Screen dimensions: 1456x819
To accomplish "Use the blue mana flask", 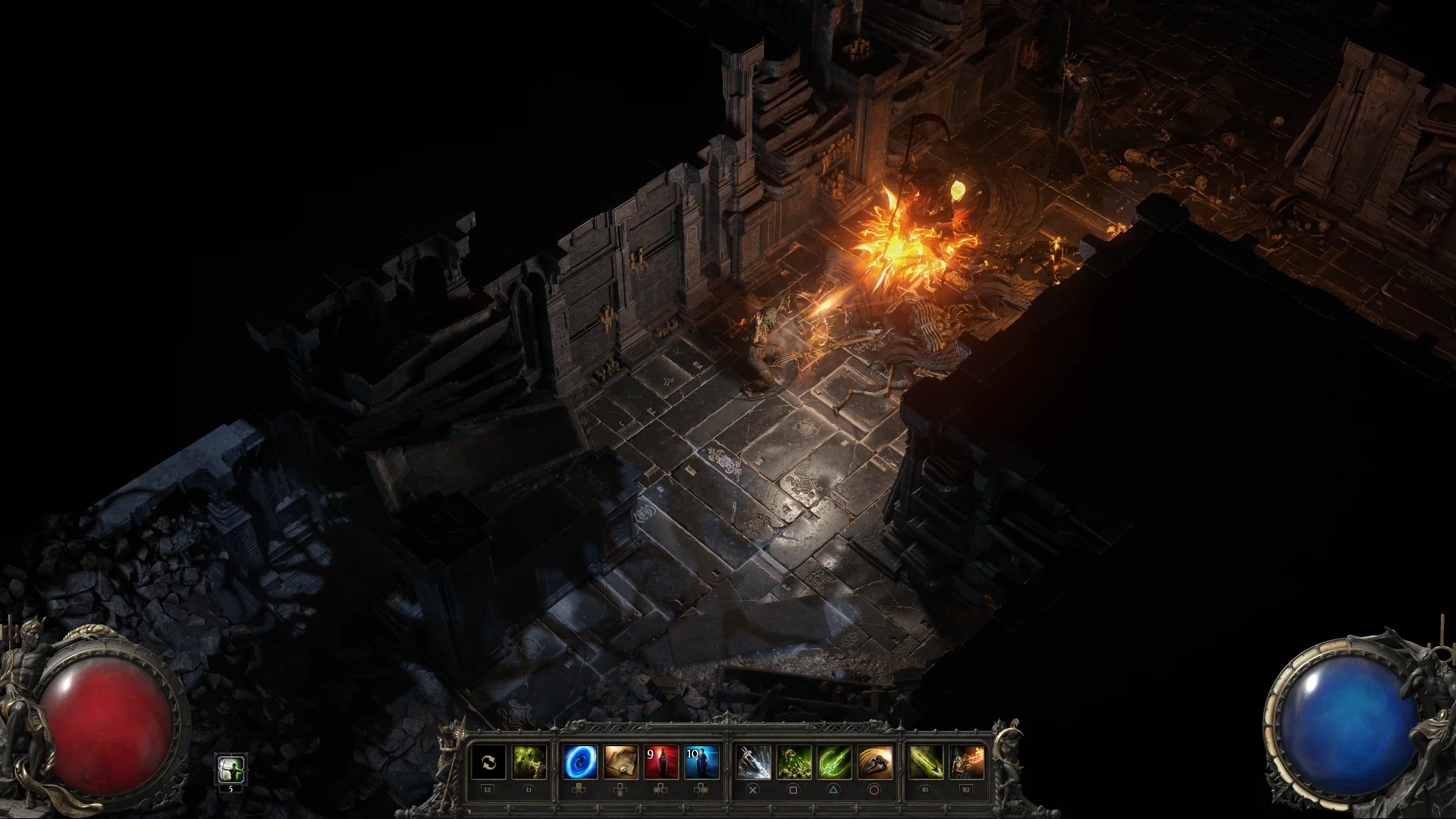I will [x=701, y=762].
